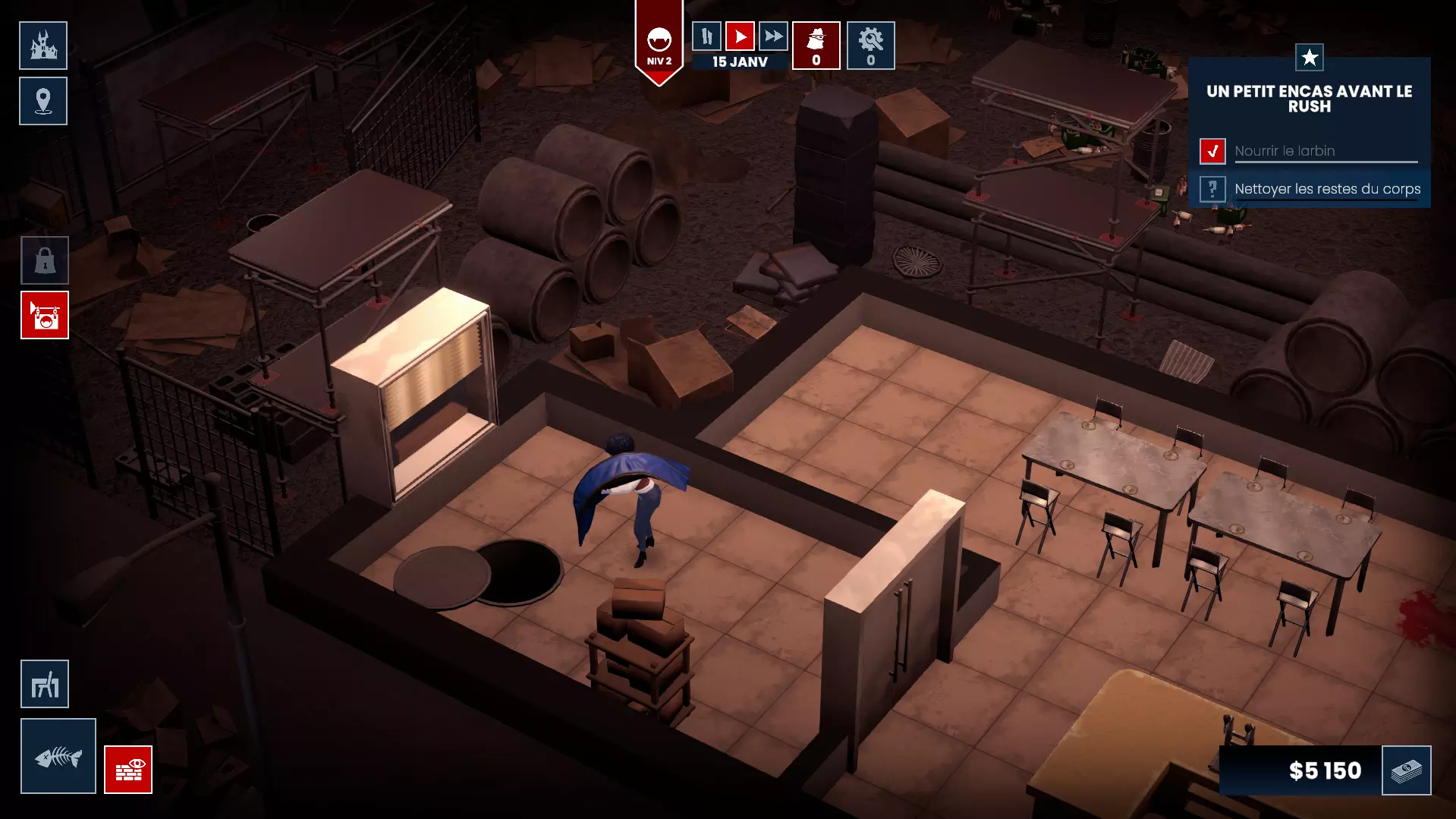
Task: Set time to normal play speed
Action: (x=740, y=36)
